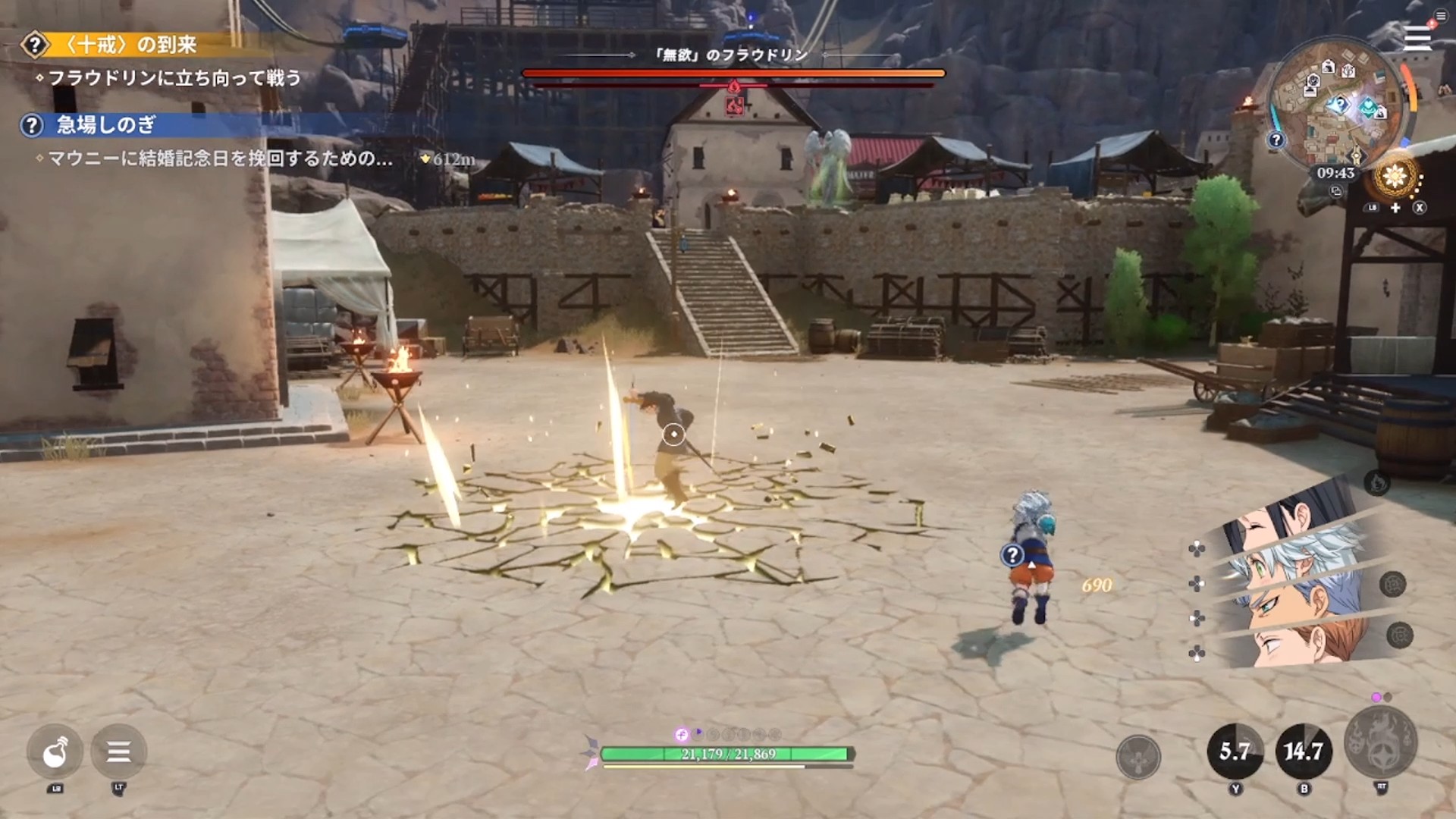Open the hamburger main menu at top right
The width and height of the screenshot is (1456, 819).
[x=1417, y=38]
